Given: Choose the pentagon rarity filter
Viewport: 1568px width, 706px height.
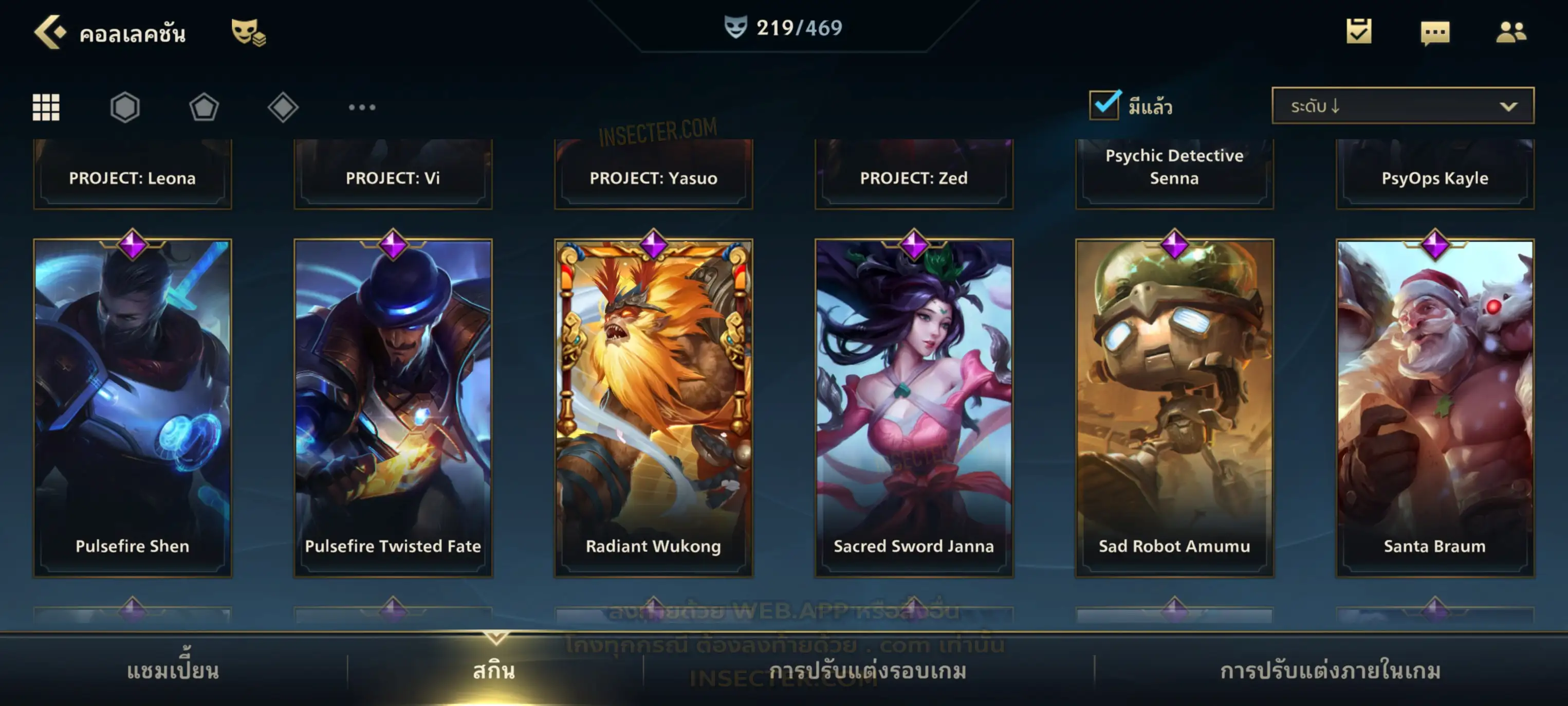Looking at the screenshot, I should tap(204, 107).
